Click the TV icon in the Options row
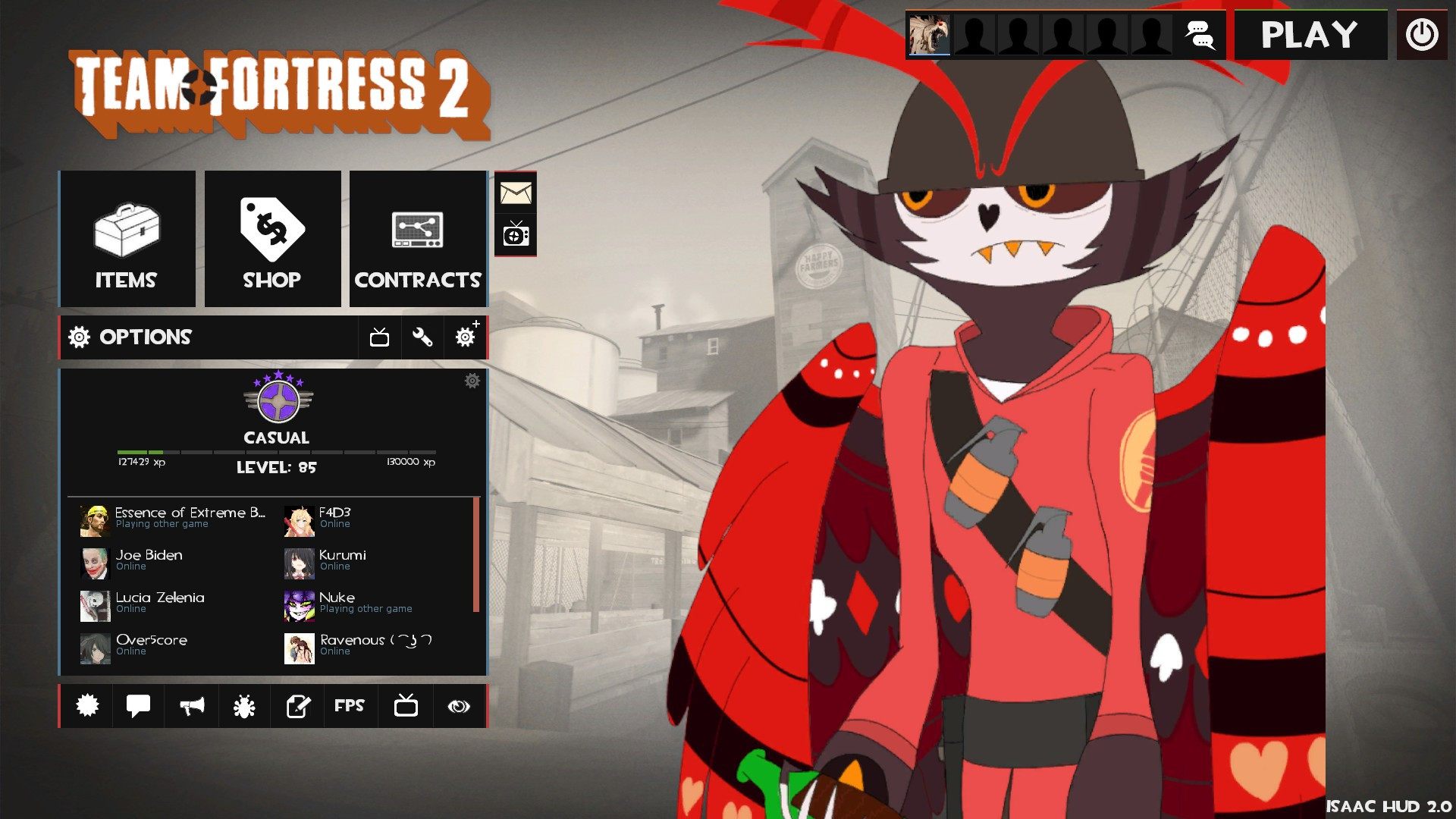This screenshot has width=1456, height=819. (x=380, y=337)
